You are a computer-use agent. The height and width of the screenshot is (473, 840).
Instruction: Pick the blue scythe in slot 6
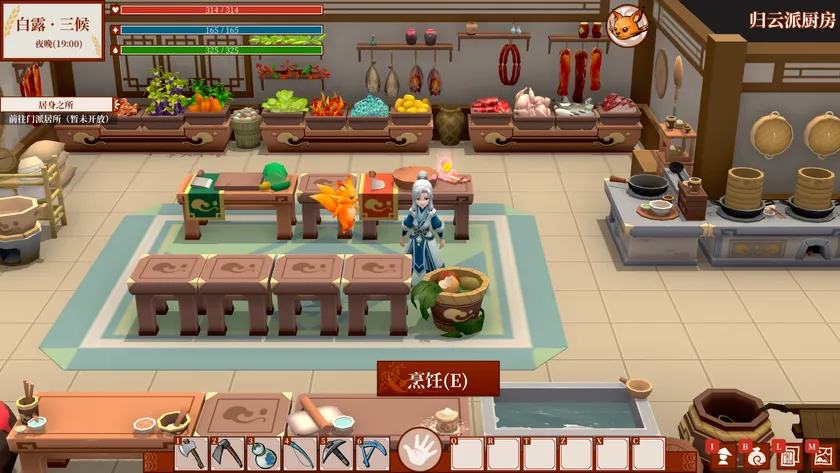[x=372, y=453]
